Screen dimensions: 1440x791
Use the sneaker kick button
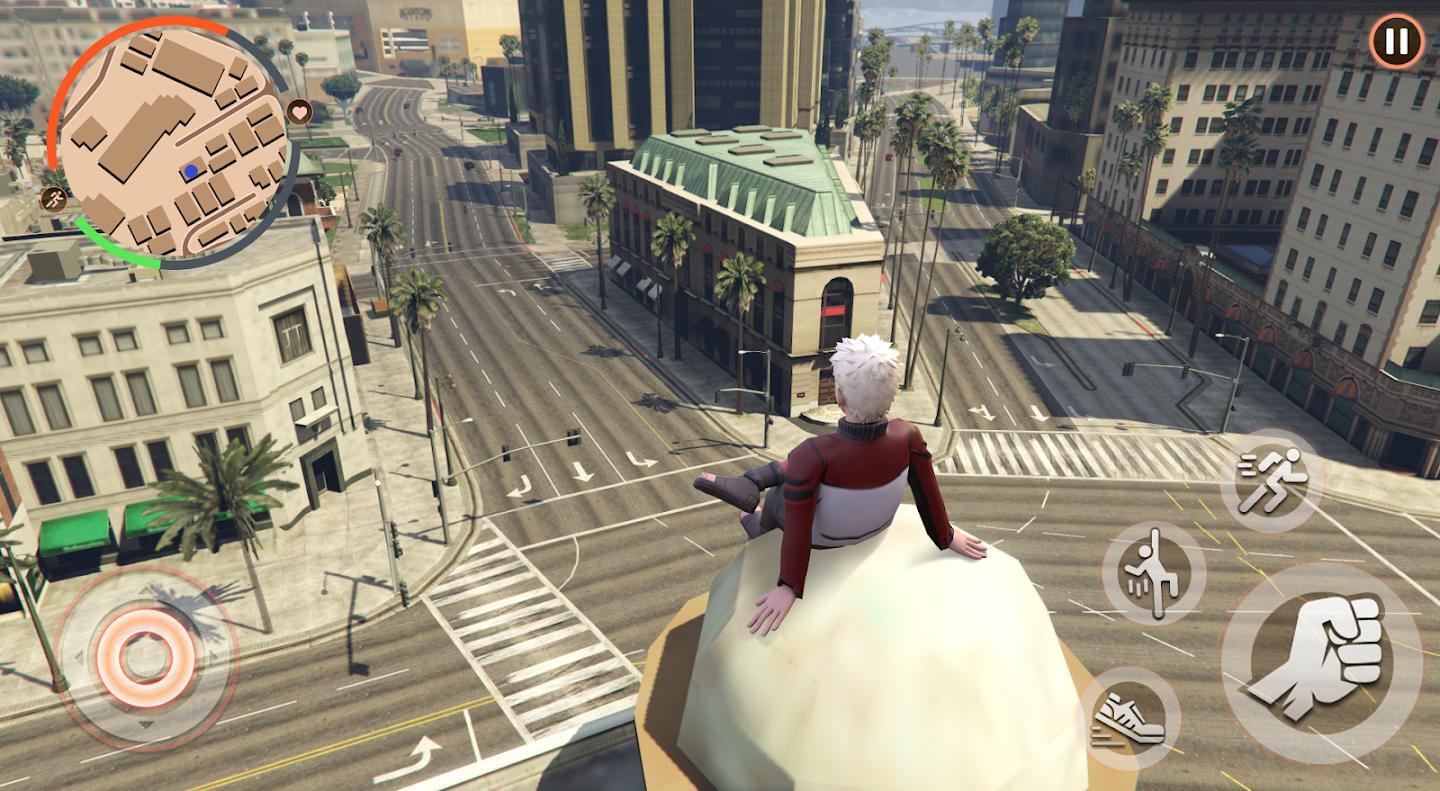click(1131, 718)
